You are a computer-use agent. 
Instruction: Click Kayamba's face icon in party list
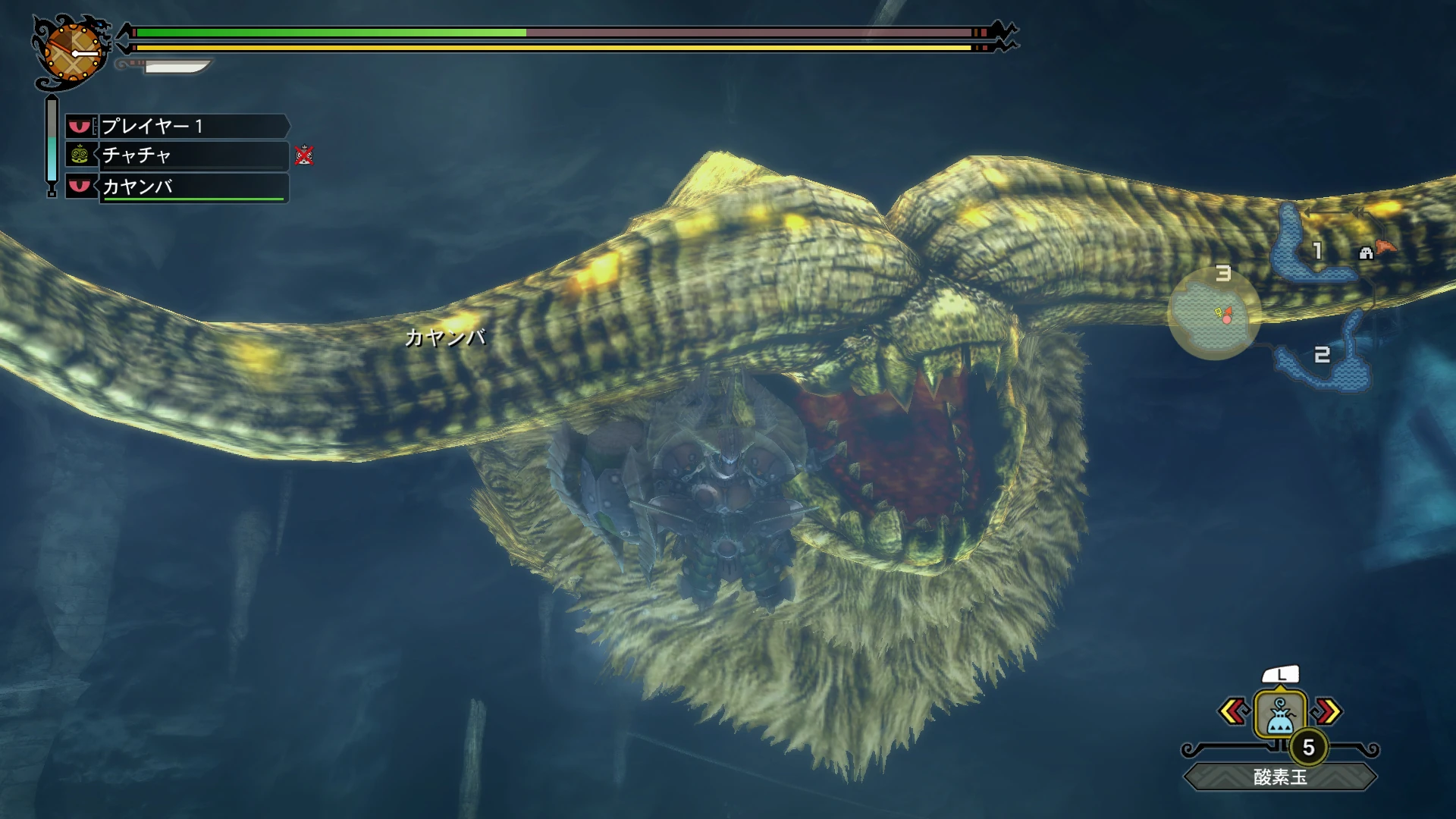coord(80,186)
